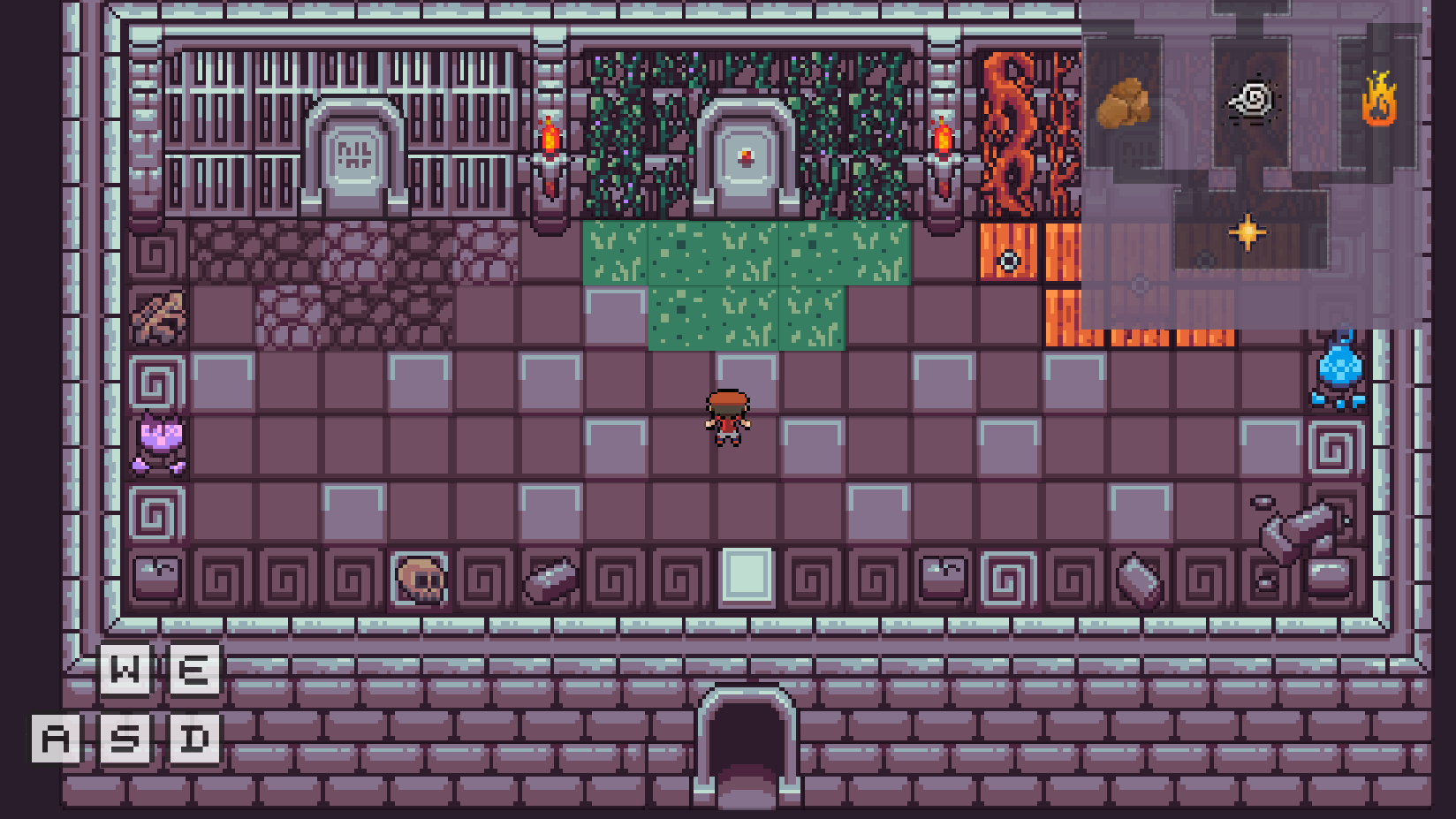This screenshot has height=819, width=1456.
Task: Click the wind spiral marker on the minimap
Action: [1251, 101]
